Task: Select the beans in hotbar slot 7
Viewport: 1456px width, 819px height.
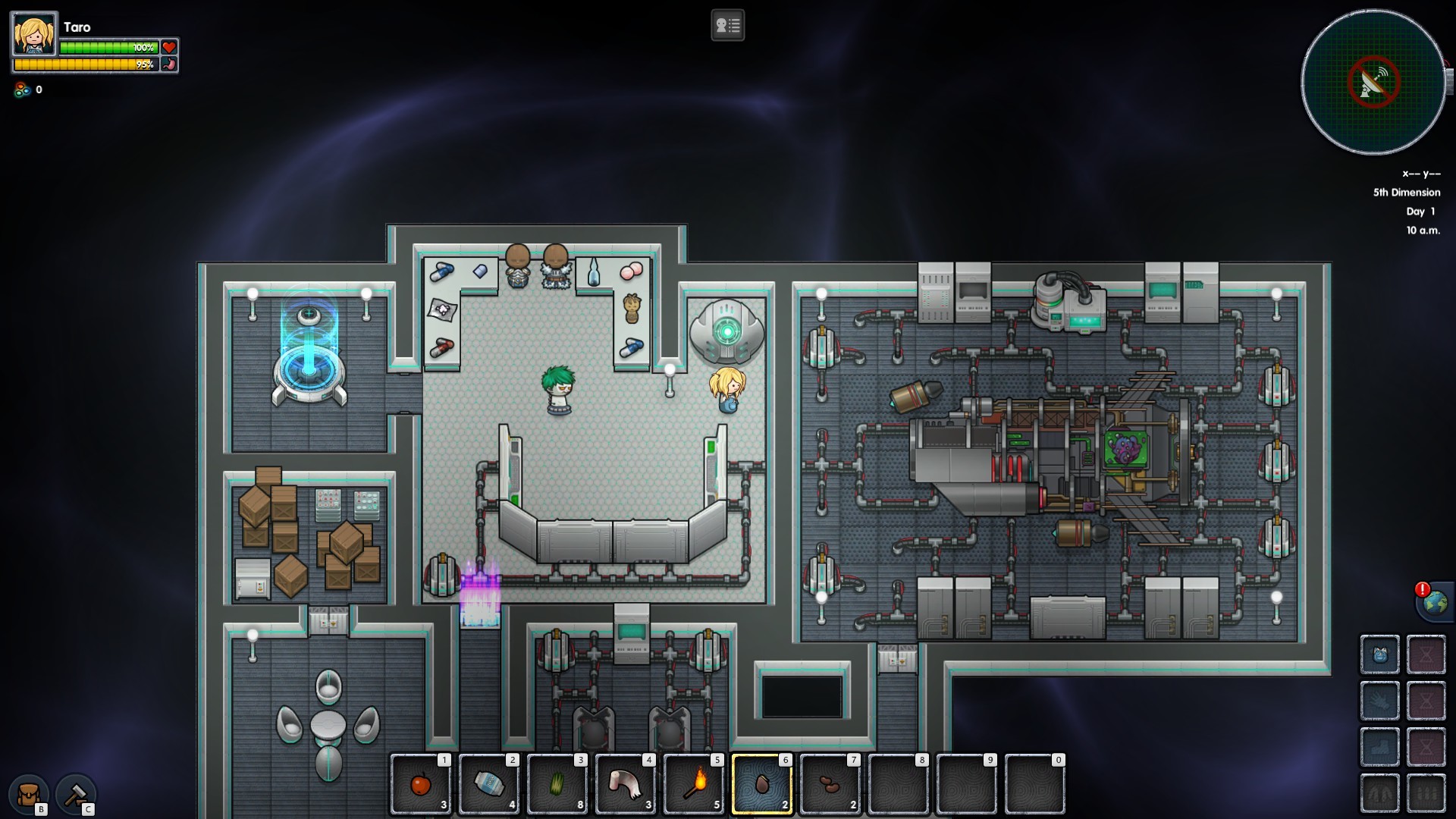Action: (x=830, y=785)
